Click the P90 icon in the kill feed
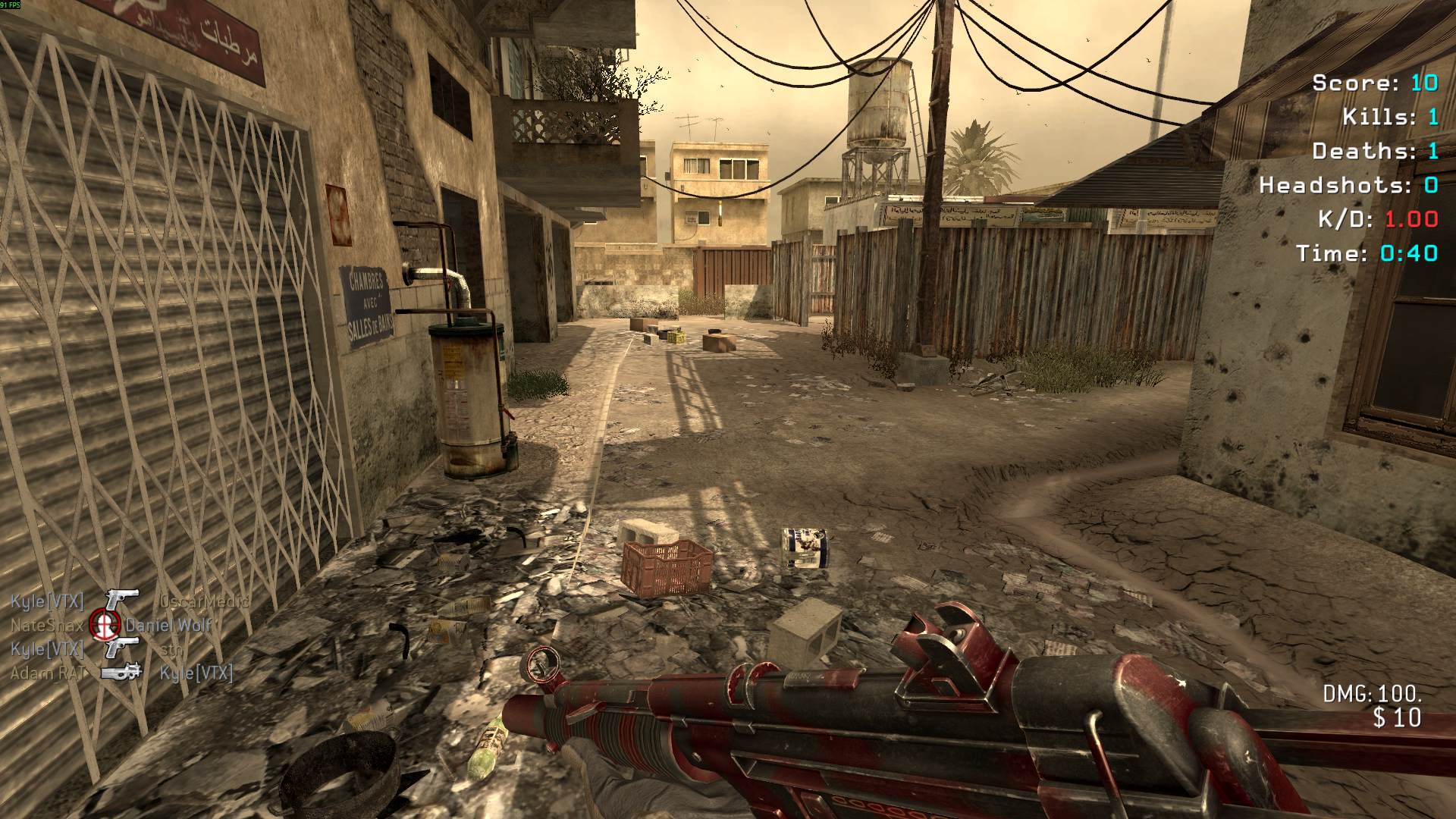This screenshot has height=819, width=1456. coord(121,673)
